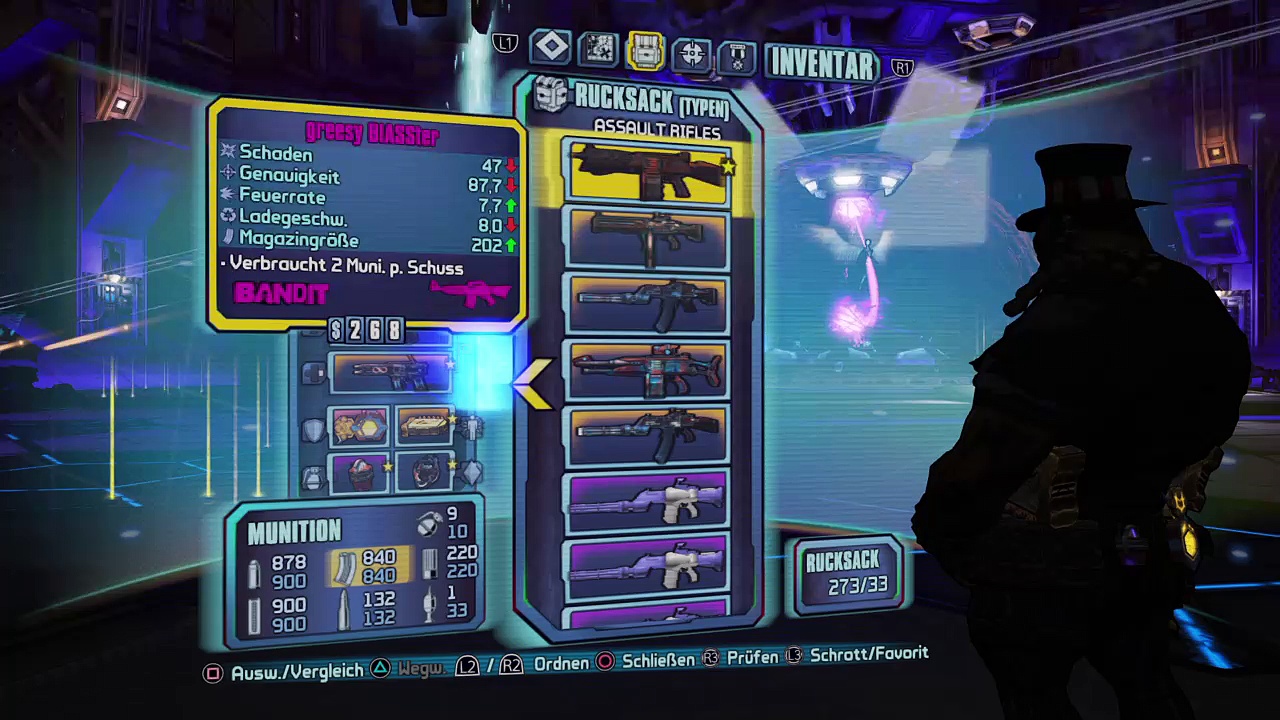Open the missions tab with the diamond icon

coord(551,47)
